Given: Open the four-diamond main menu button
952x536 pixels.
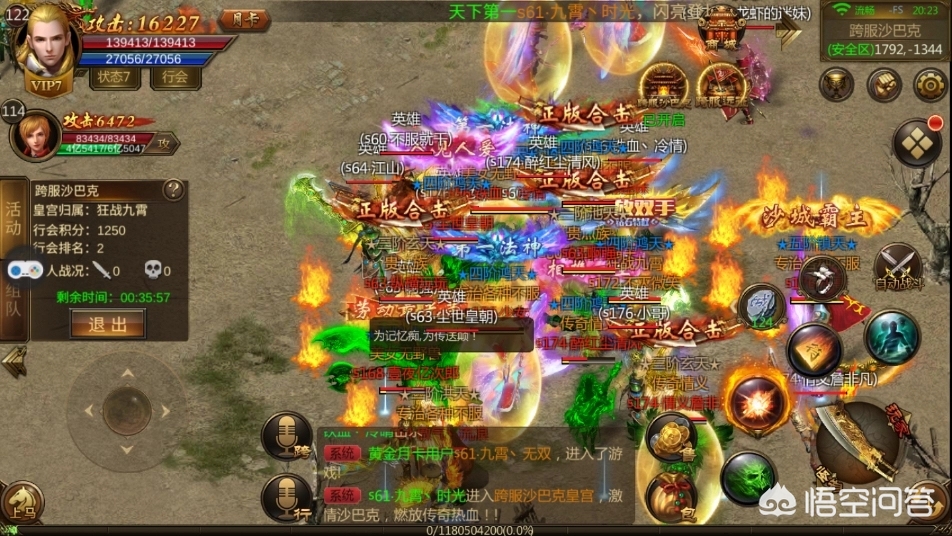Looking at the screenshot, I should point(915,144).
